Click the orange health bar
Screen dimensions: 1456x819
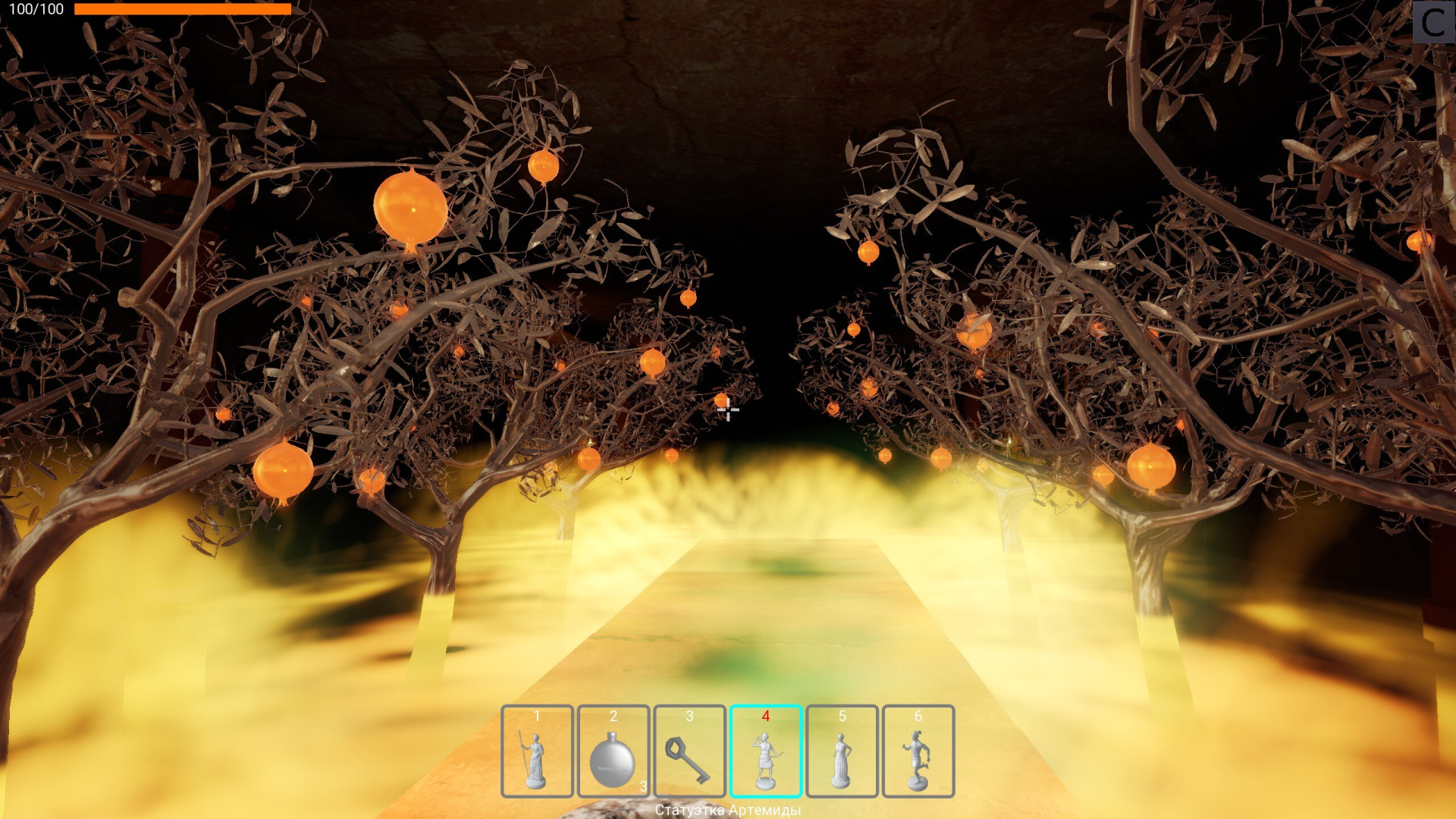[182, 8]
